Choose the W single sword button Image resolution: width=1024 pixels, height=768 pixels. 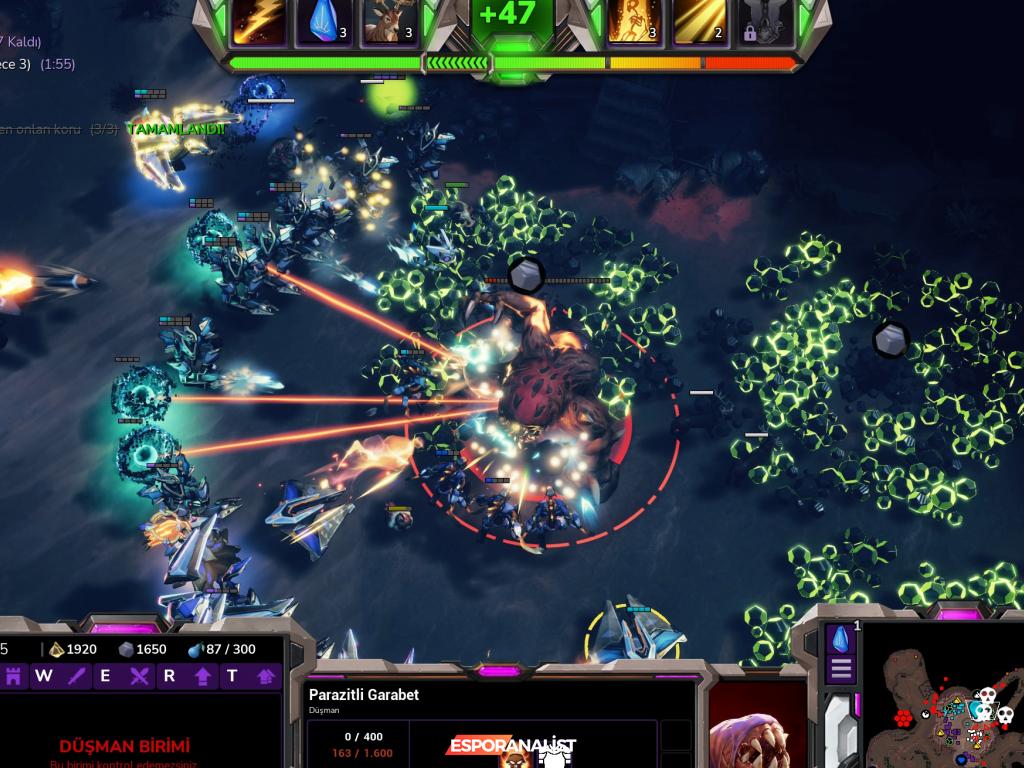click(77, 676)
